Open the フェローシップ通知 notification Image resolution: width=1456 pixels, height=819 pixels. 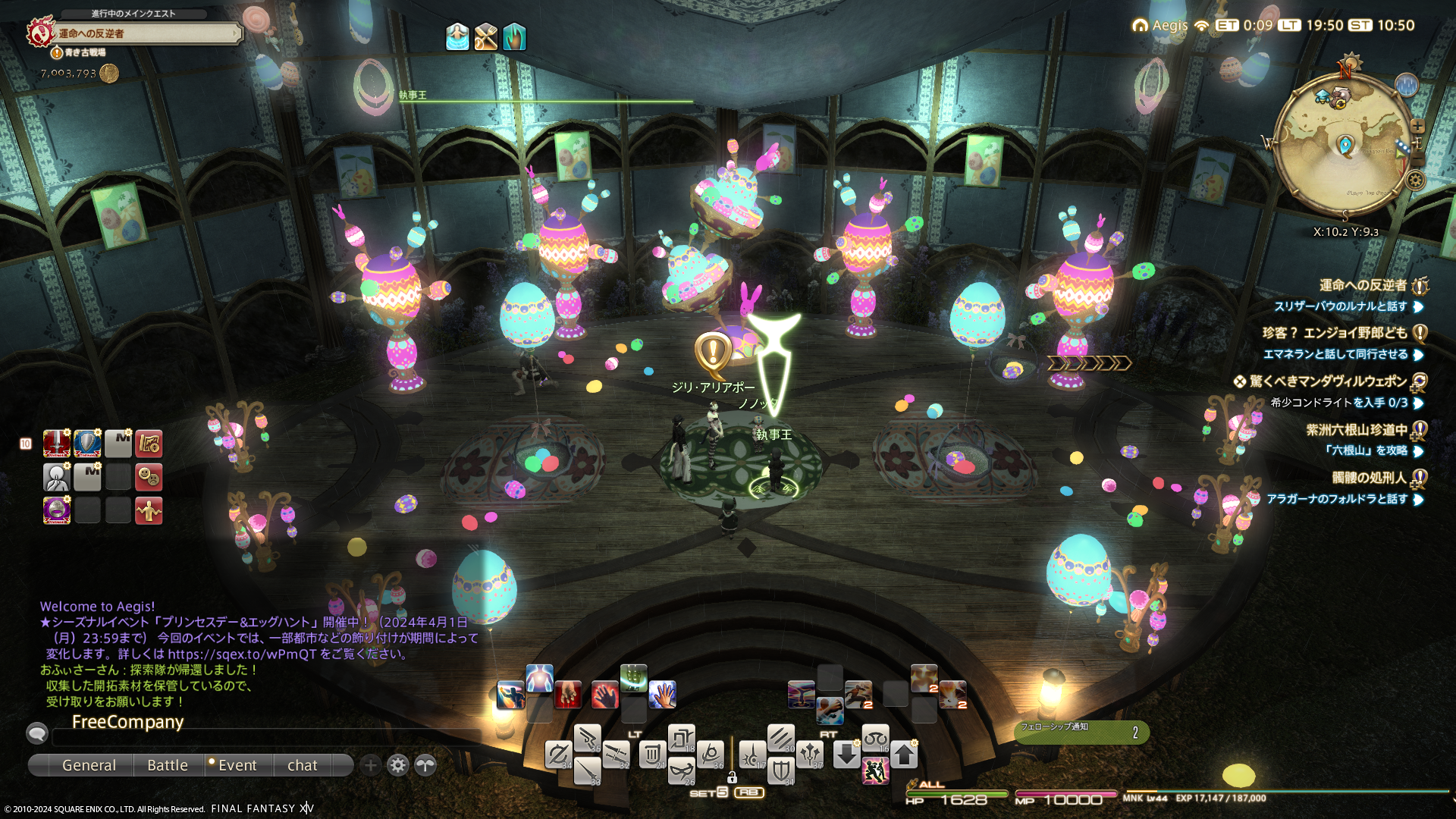click(x=1081, y=732)
